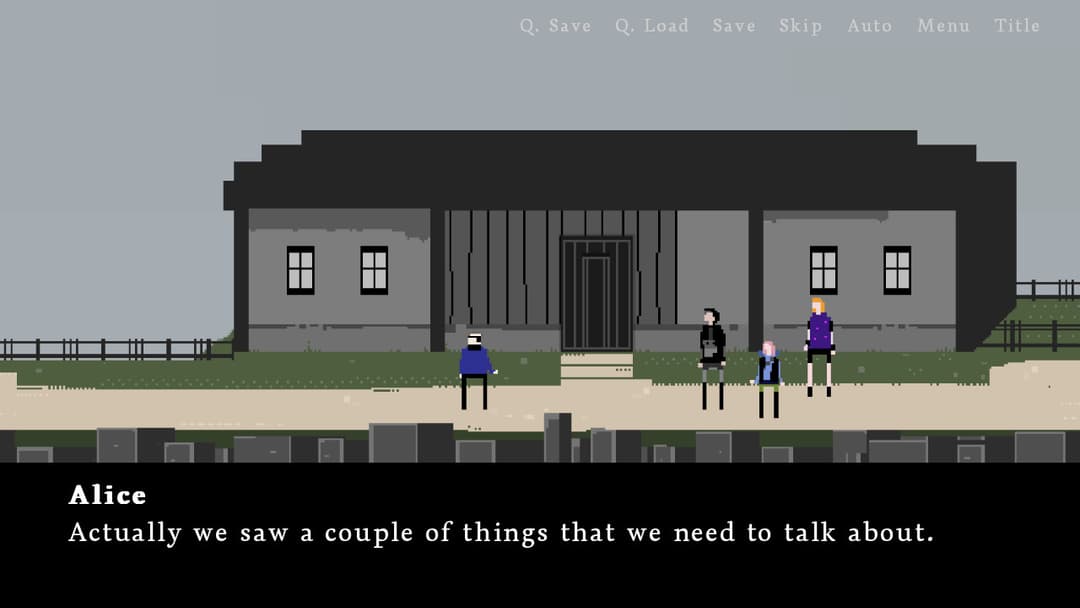Click the Q. Save button

click(555, 26)
